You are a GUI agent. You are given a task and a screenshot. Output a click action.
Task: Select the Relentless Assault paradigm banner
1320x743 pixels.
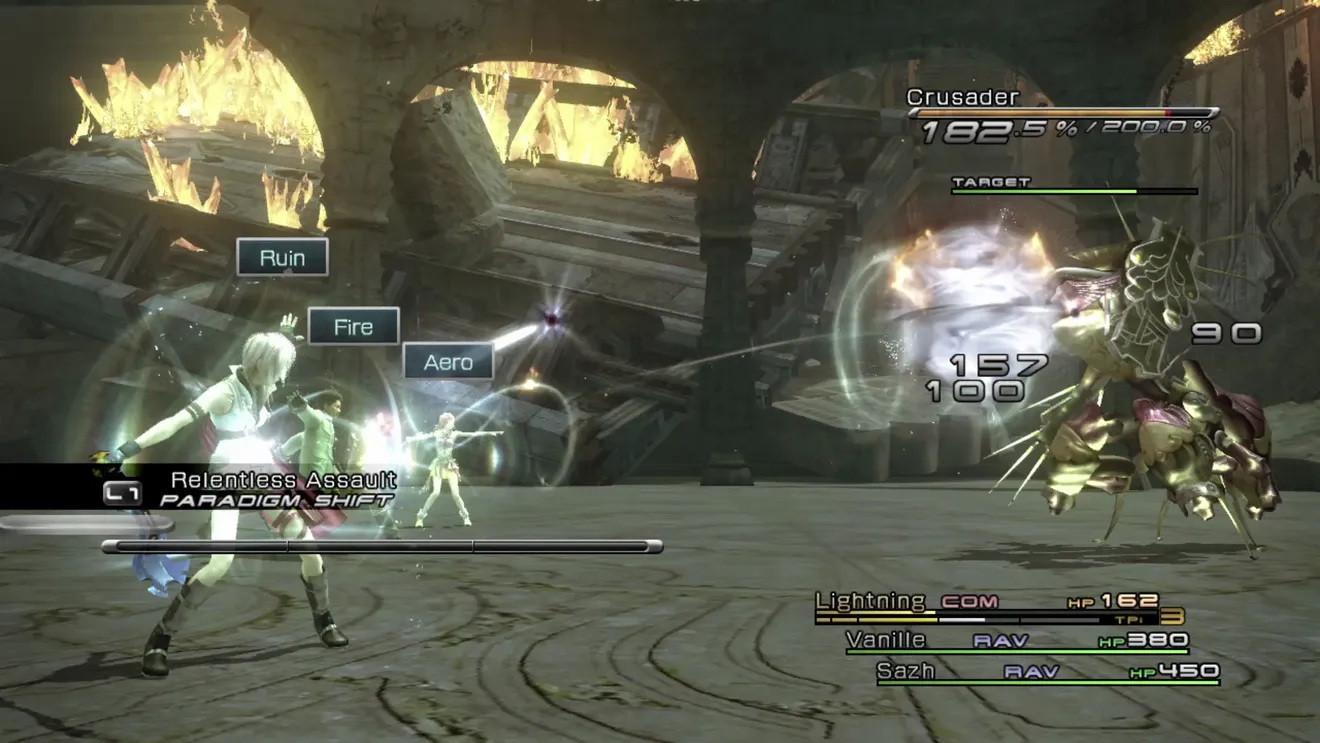283,481
